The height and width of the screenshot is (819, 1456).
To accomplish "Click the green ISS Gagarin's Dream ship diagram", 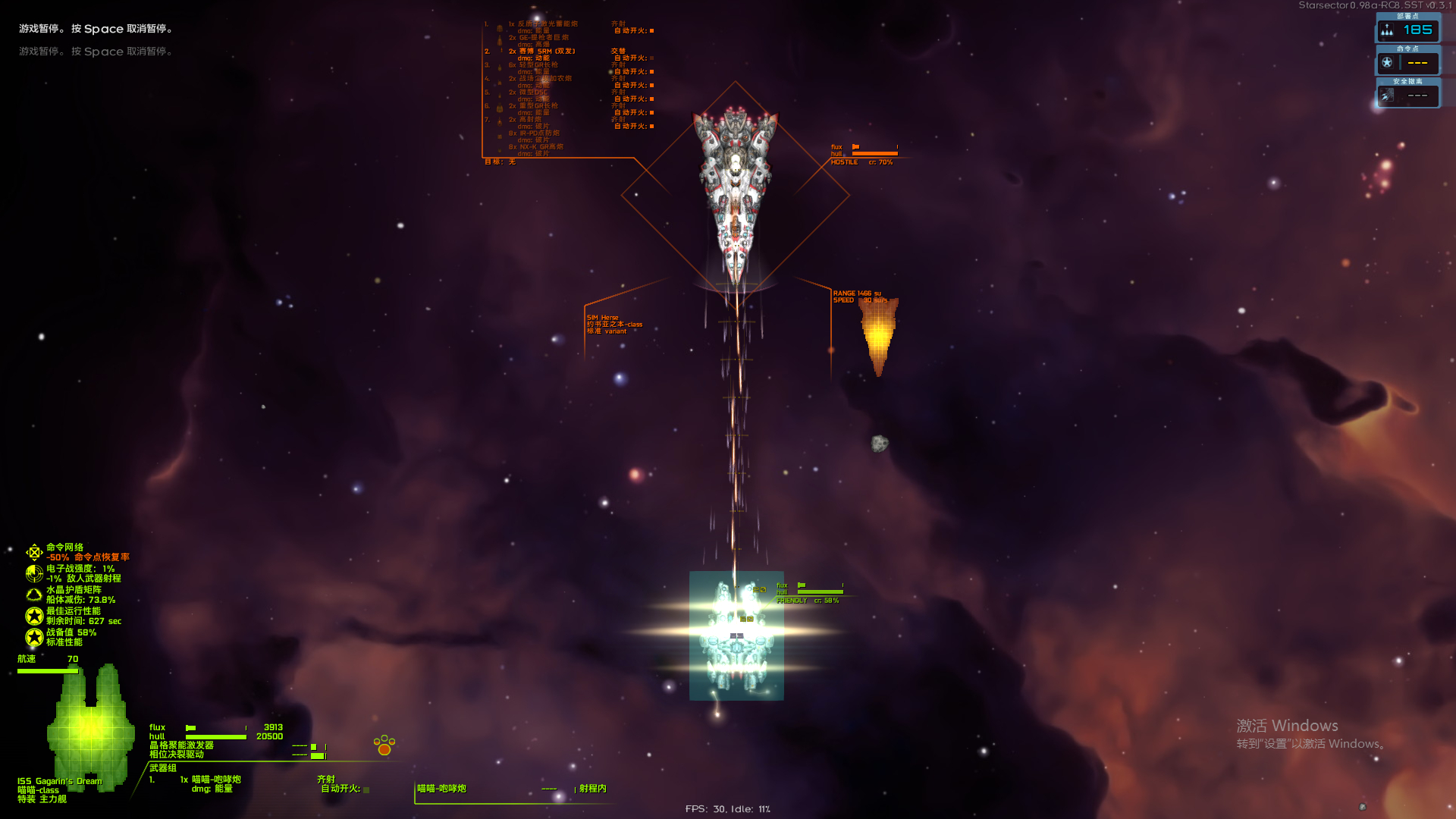I will (x=91, y=728).
